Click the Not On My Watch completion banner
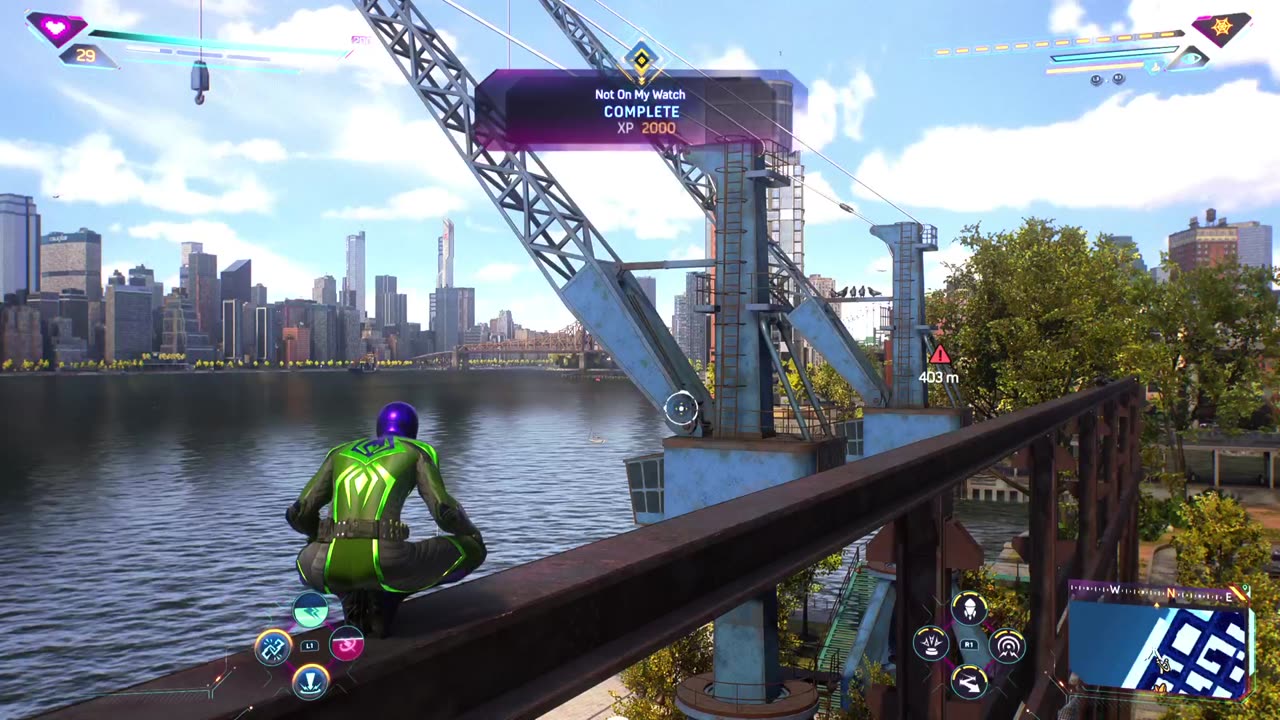Image resolution: width=1280 pixels, height=720 pixels. (641, 110)
